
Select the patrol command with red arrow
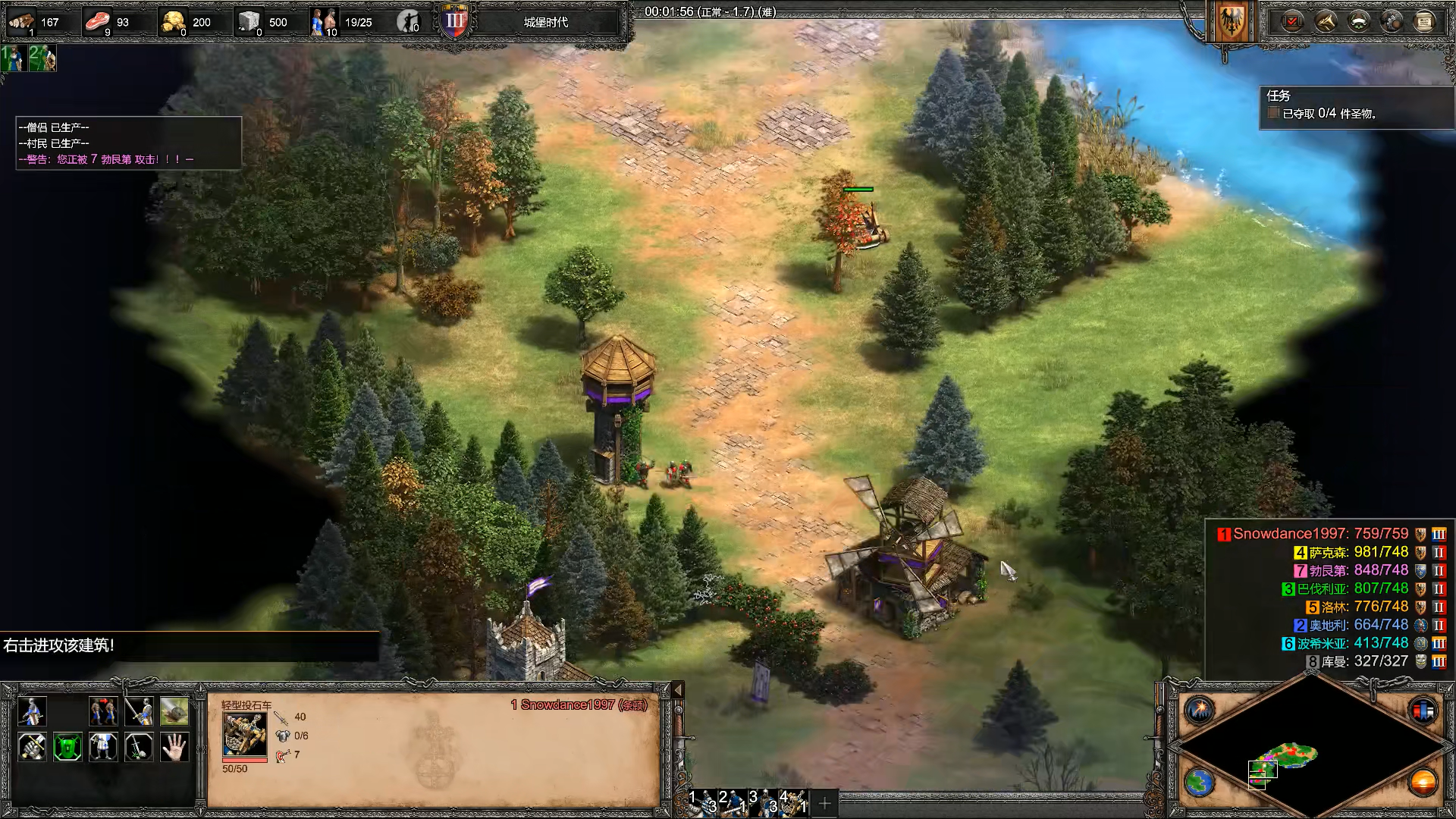pyautogui.click(x=103, y=711)
